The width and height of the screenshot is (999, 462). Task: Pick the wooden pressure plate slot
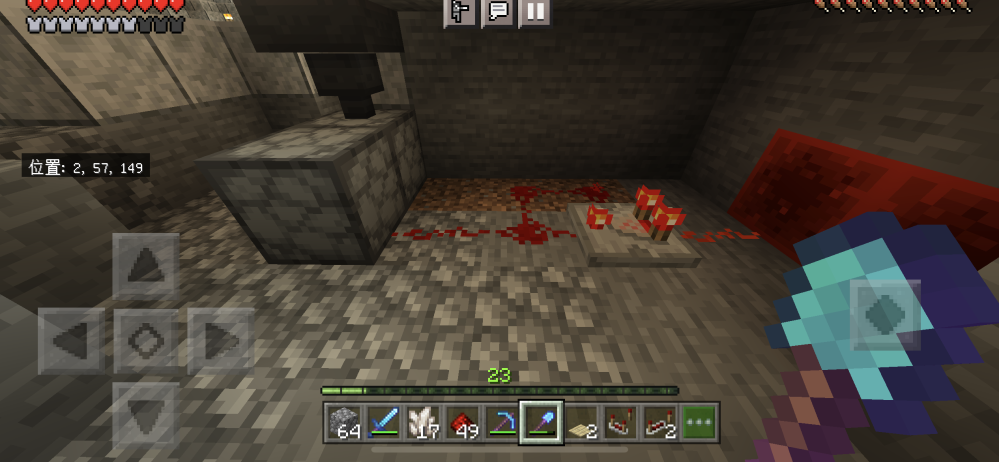point(581,423)
